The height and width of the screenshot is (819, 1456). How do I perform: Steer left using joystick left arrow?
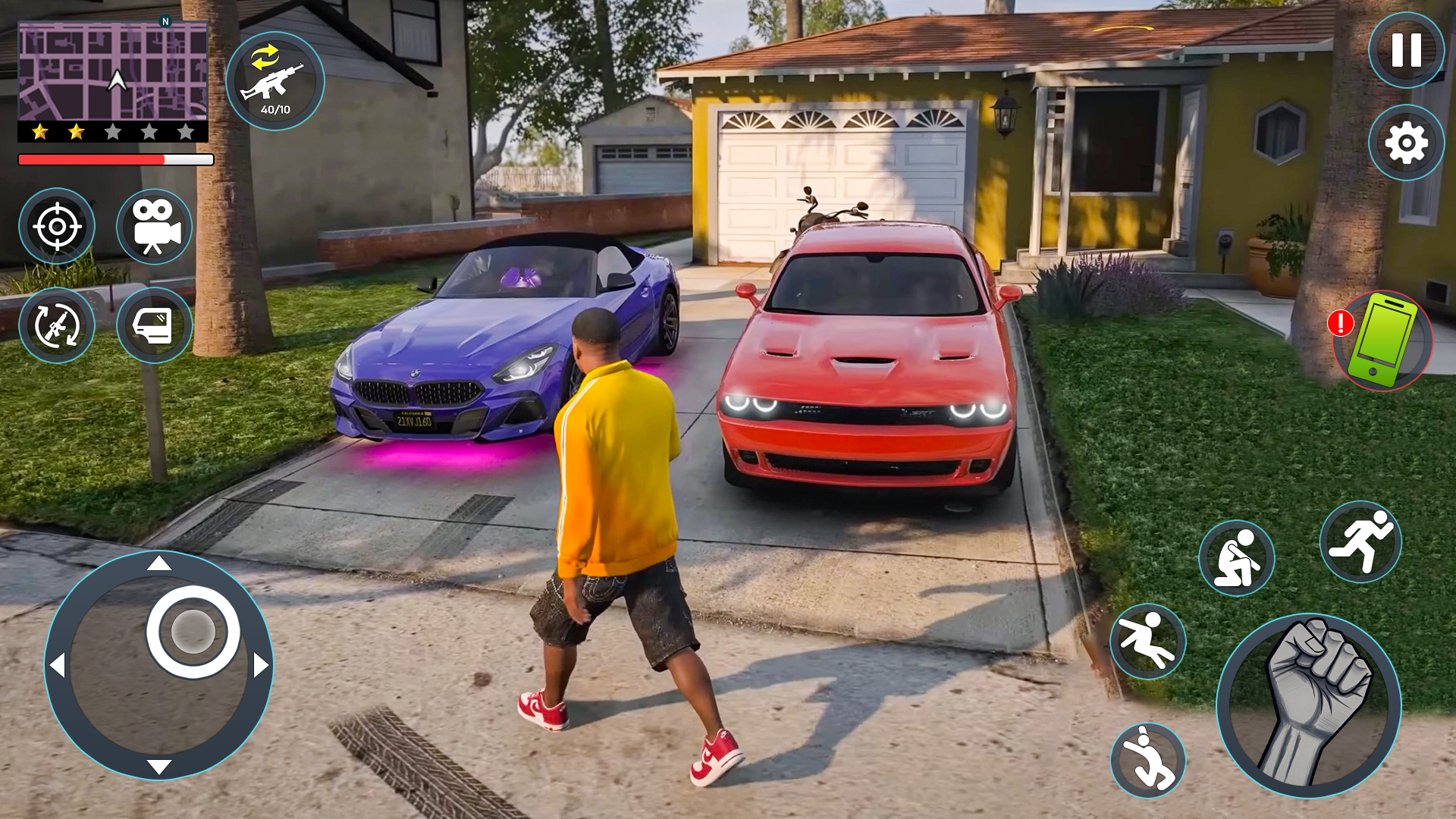57,666
